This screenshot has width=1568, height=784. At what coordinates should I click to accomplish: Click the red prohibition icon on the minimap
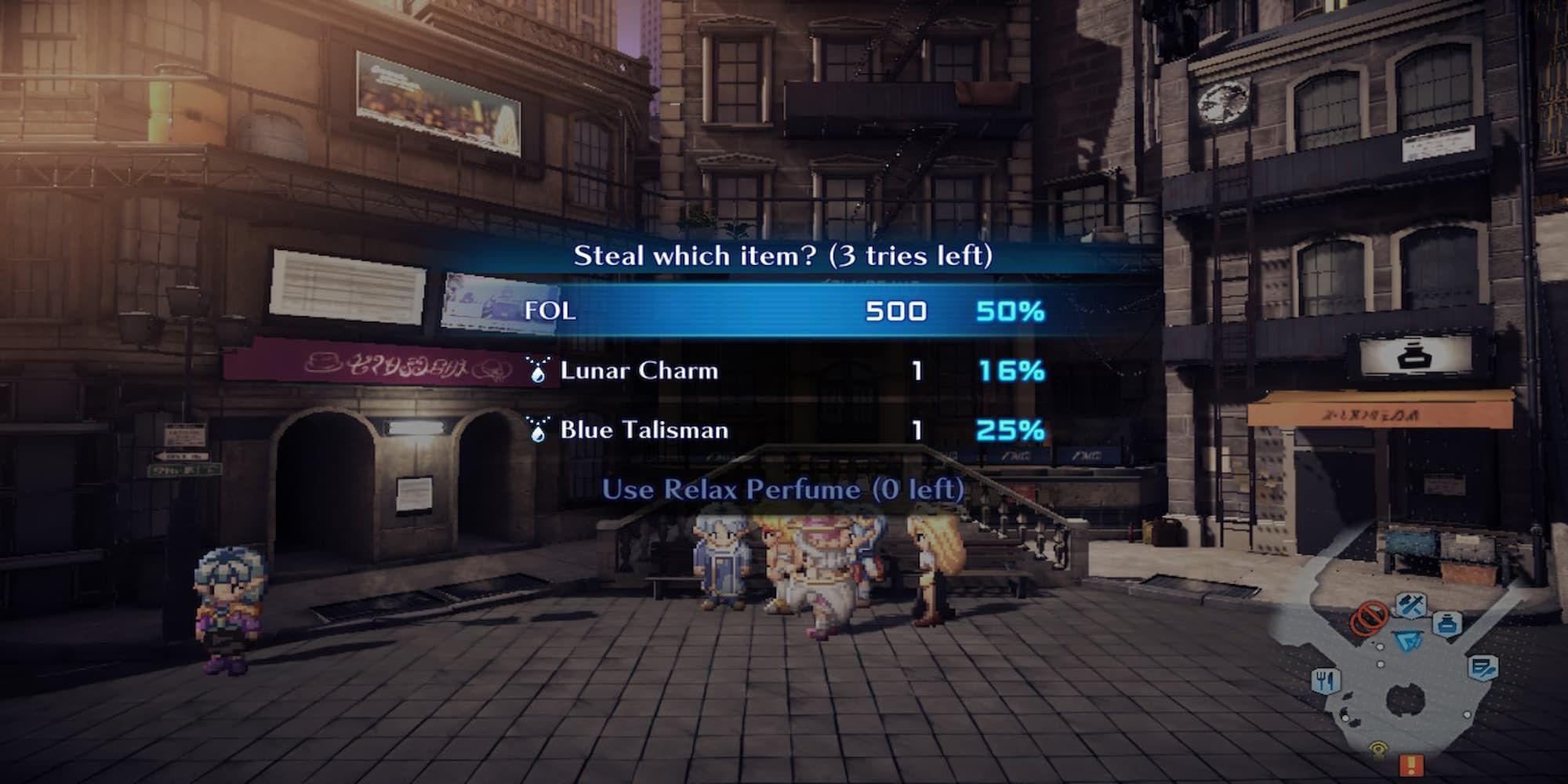1369,619
